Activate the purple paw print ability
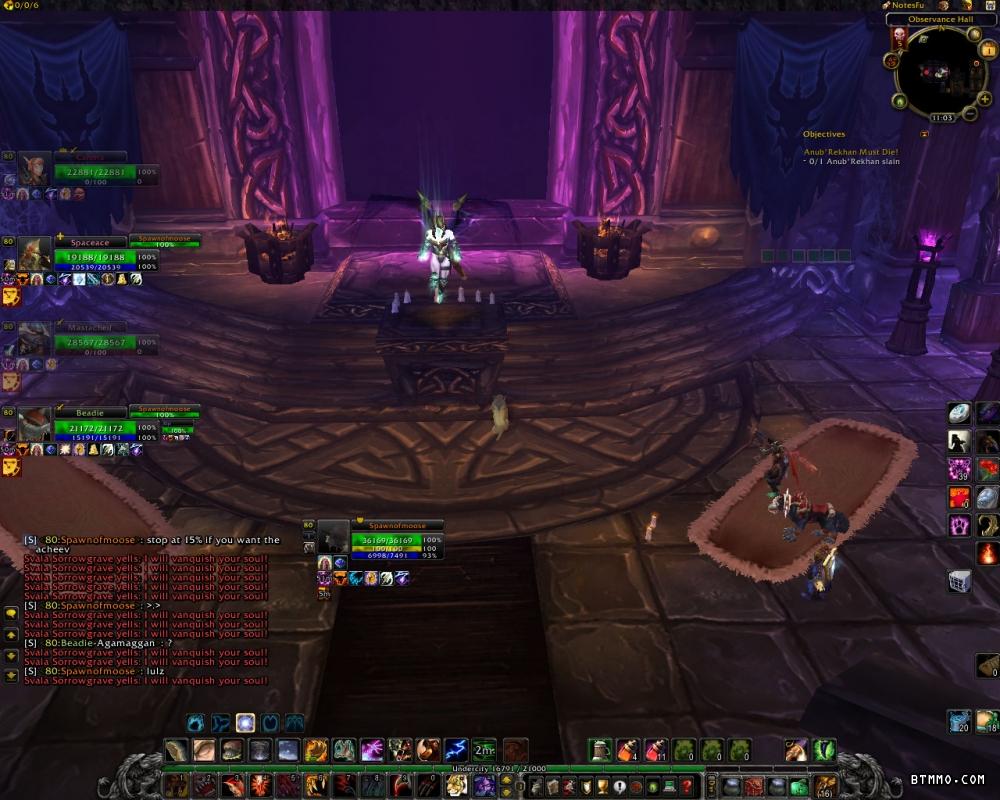 (959, 525)
